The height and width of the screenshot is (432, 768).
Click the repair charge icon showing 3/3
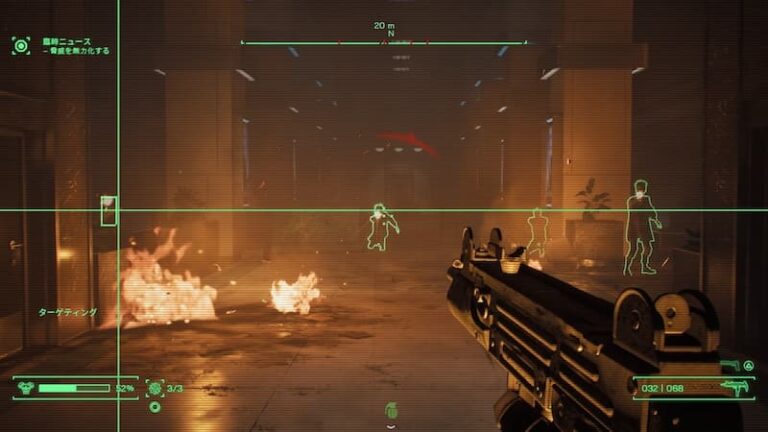155,388
